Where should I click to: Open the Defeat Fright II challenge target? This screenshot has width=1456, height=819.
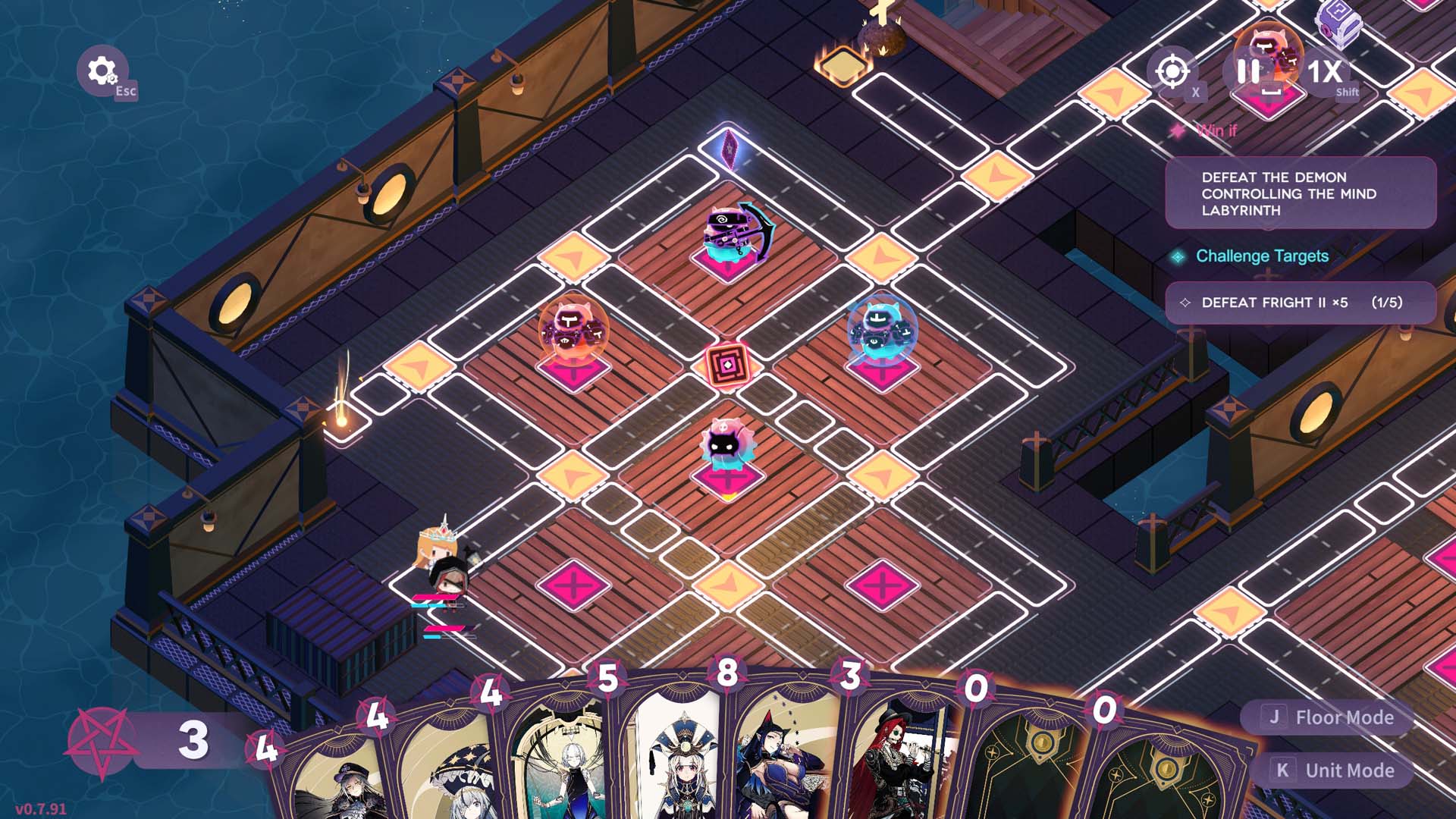(x=1300, y=303)
